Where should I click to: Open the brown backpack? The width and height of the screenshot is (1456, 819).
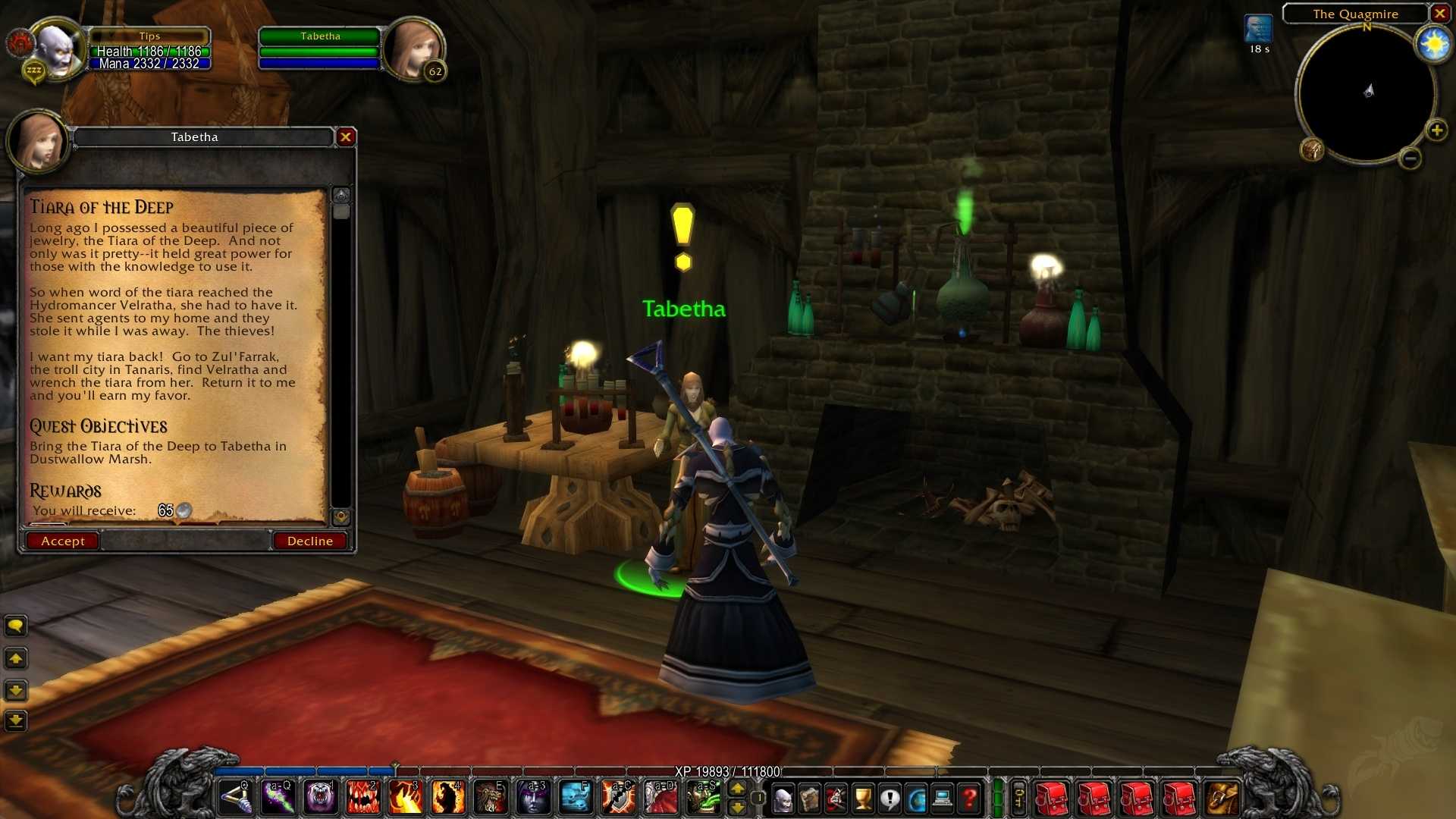pyautogui.click(x=1222, y=799)
